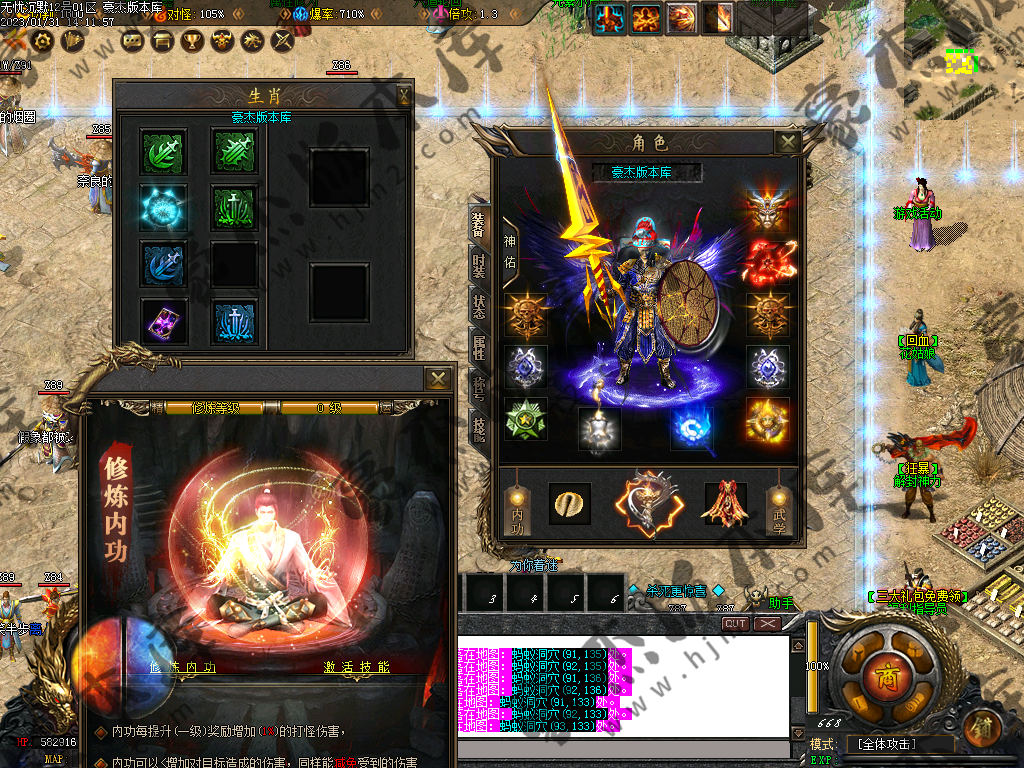1024x768 pixels.
Task: Select the glowing cyan orb zodiac slot
Action: [x=160, y=205]
